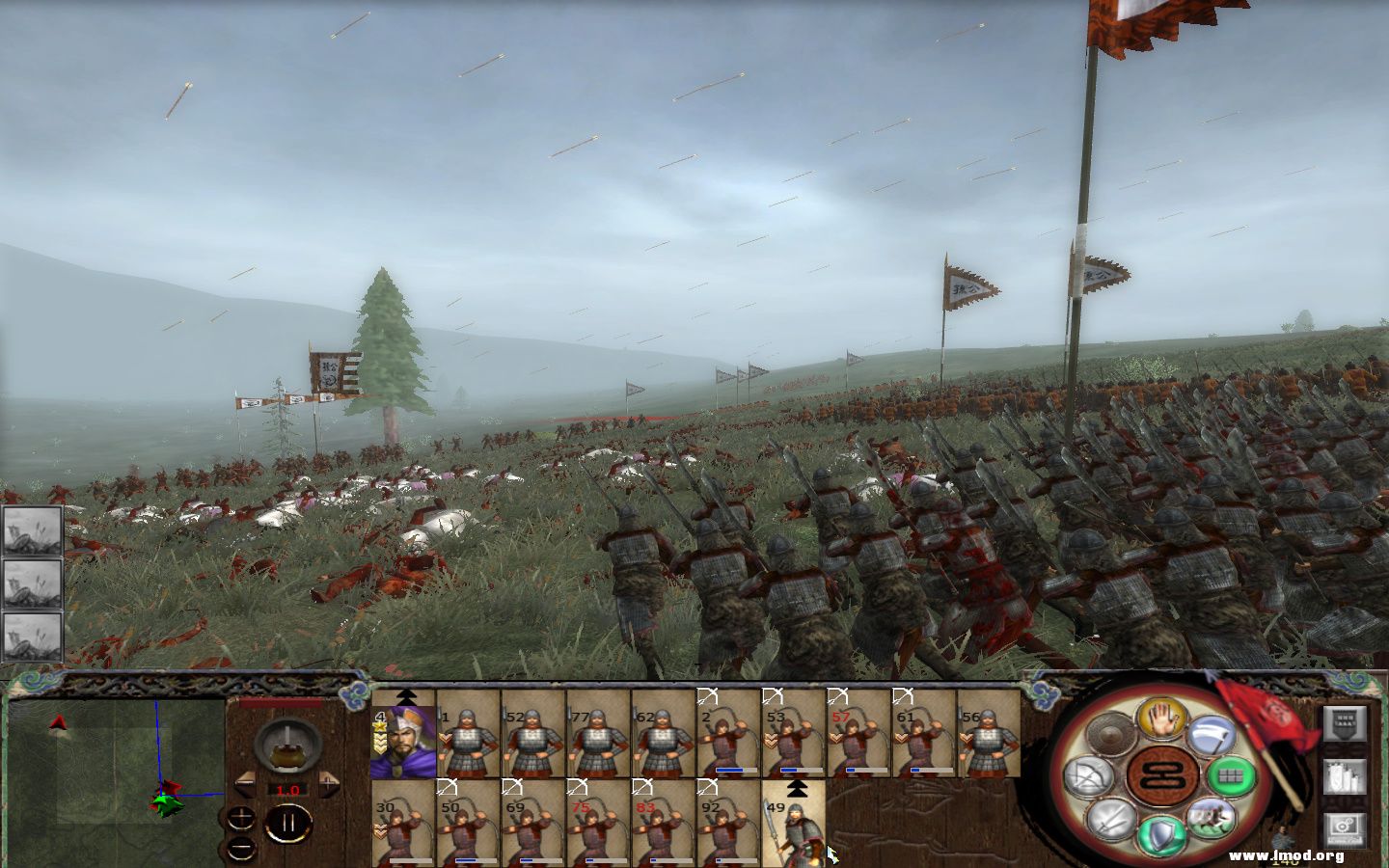Click the increase battle speed arrow beside 1.0
Screen dimensions: 1389x868
coord(328,781)
